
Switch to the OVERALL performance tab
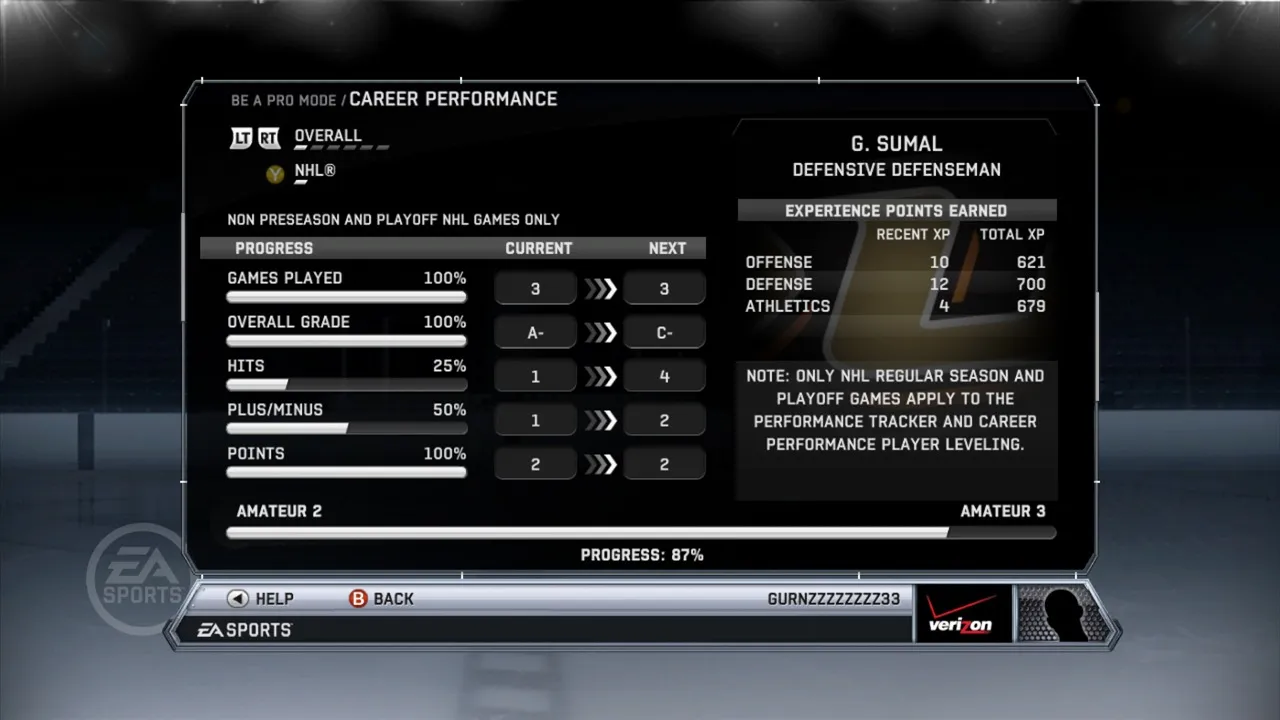pyautogui.click(x=327, y=136)
